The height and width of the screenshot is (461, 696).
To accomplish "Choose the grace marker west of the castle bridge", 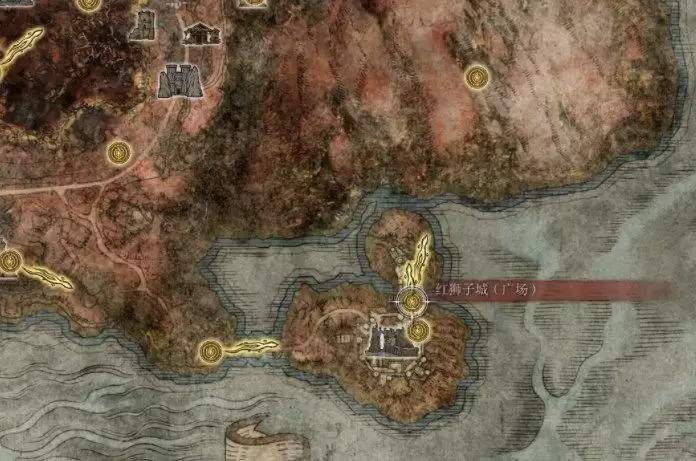I will pos(209,350).
